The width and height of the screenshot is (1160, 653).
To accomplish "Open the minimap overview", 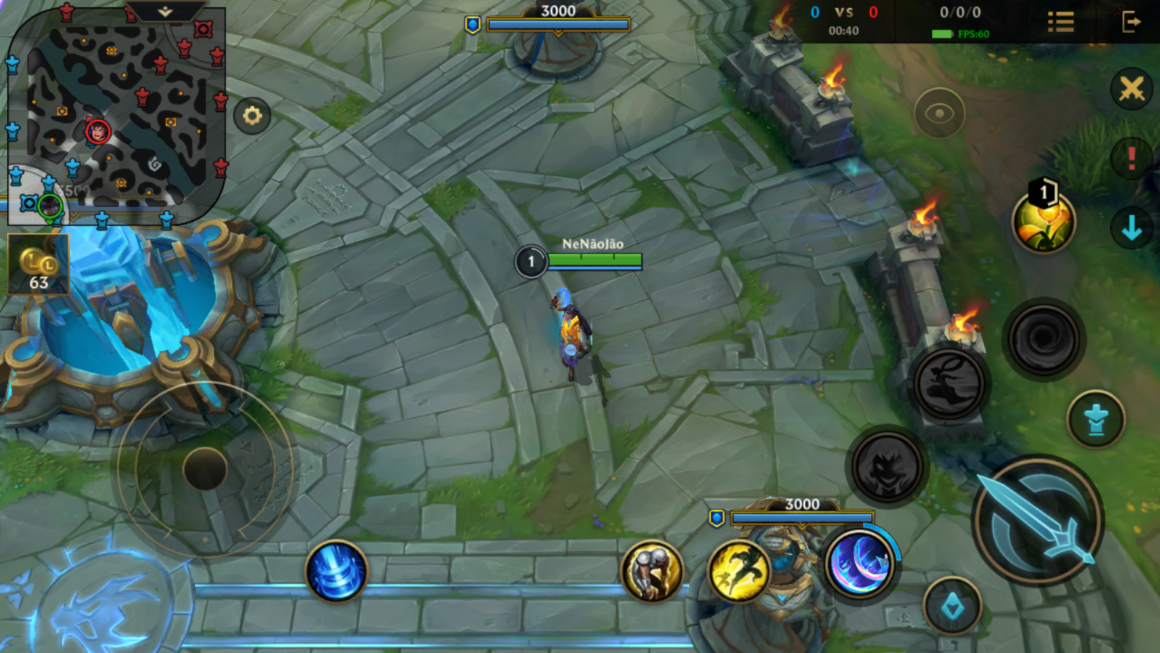I will tap(115, 115).
